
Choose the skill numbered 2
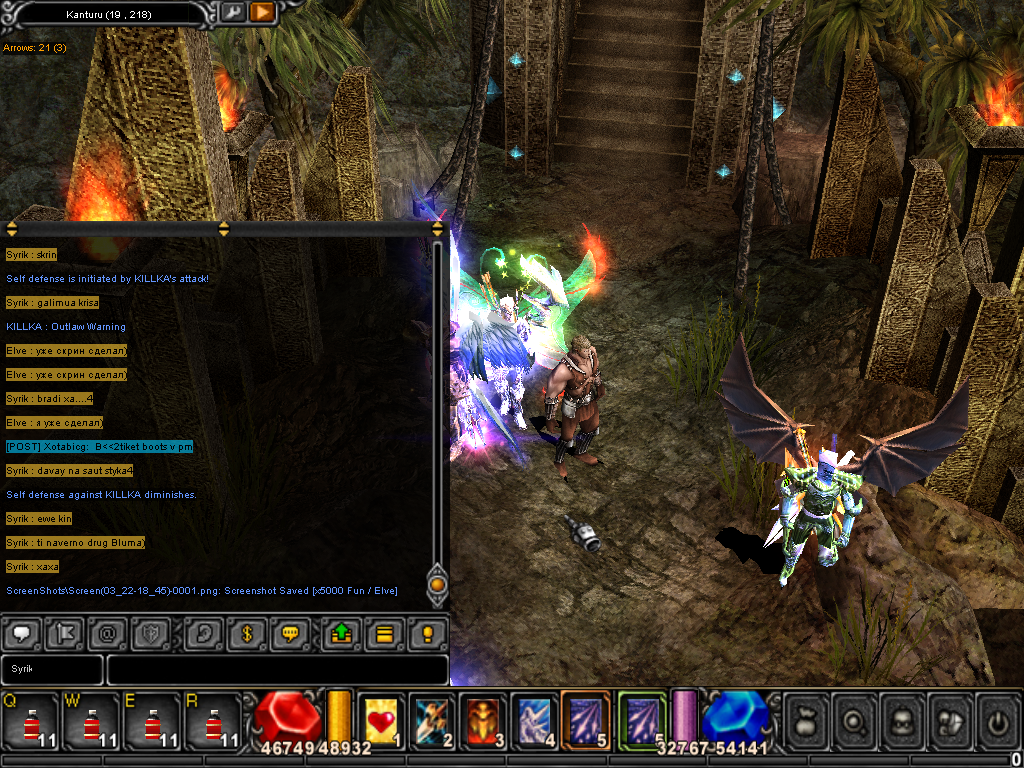(435, 720)
